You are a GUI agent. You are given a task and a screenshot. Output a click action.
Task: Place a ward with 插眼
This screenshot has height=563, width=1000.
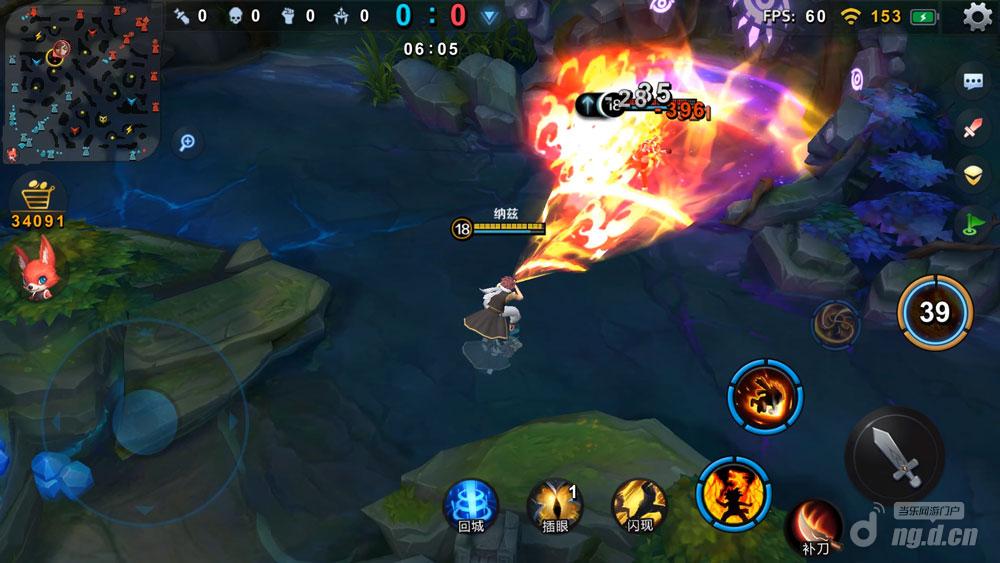[x=553, y=502]
